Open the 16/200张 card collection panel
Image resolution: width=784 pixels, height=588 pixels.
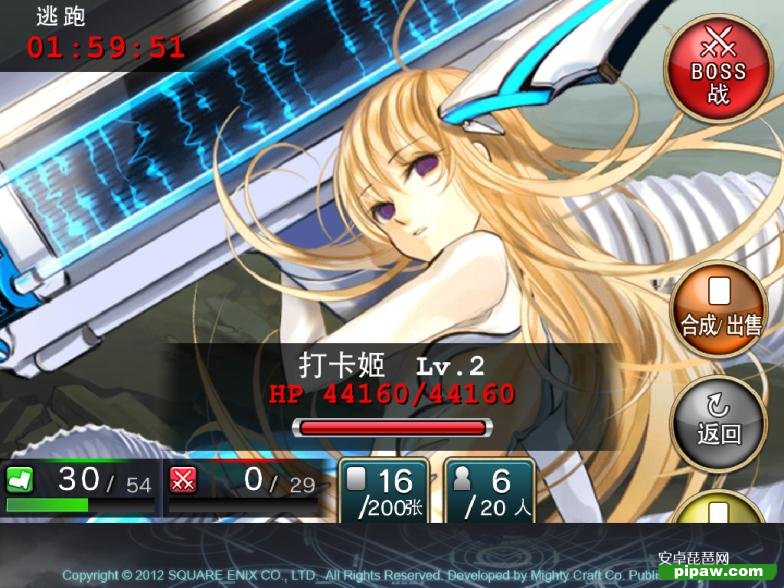[383, 491]
